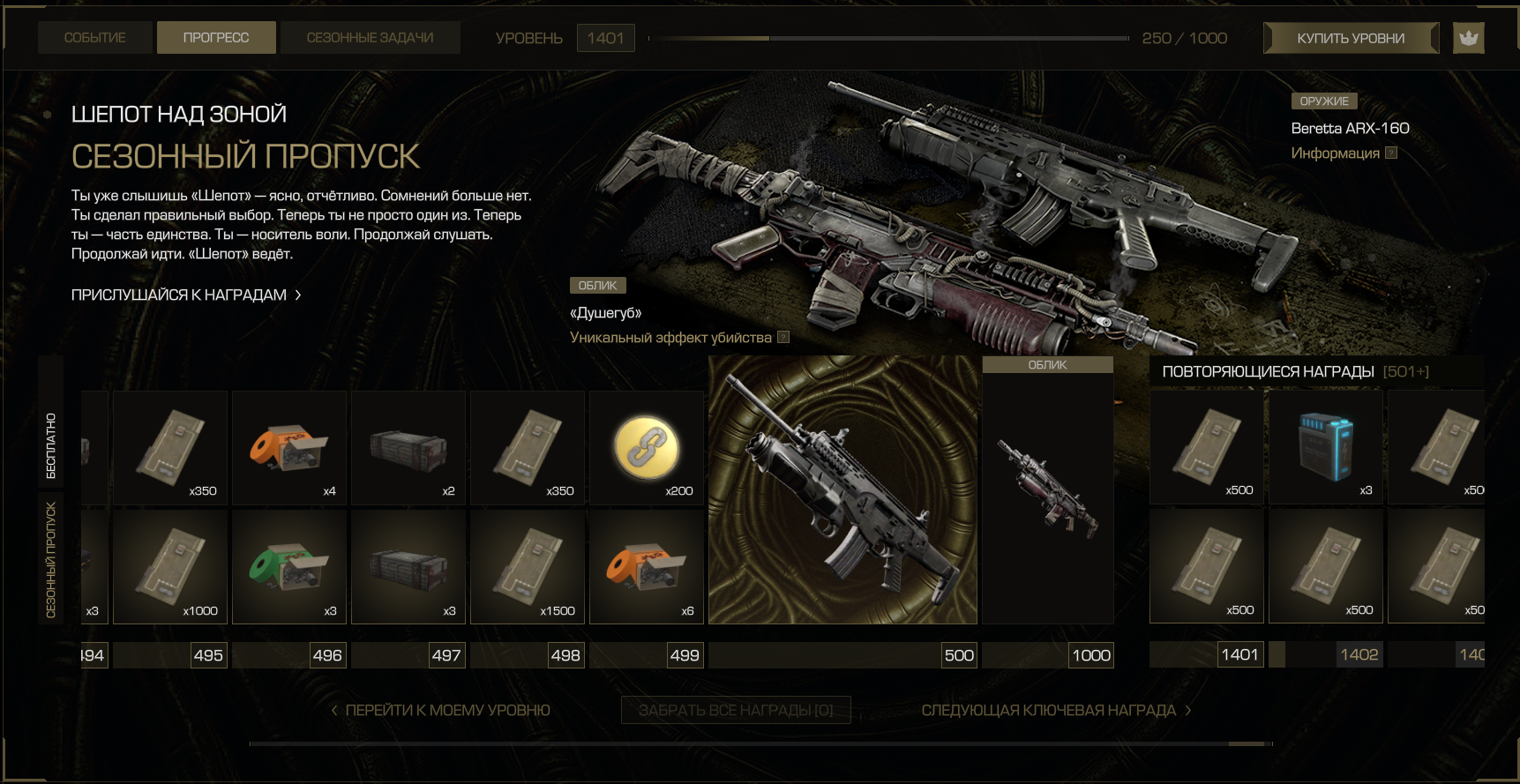Select the gold chain coin x200 reward
1520x784 pixels.
tap(647, 448)
